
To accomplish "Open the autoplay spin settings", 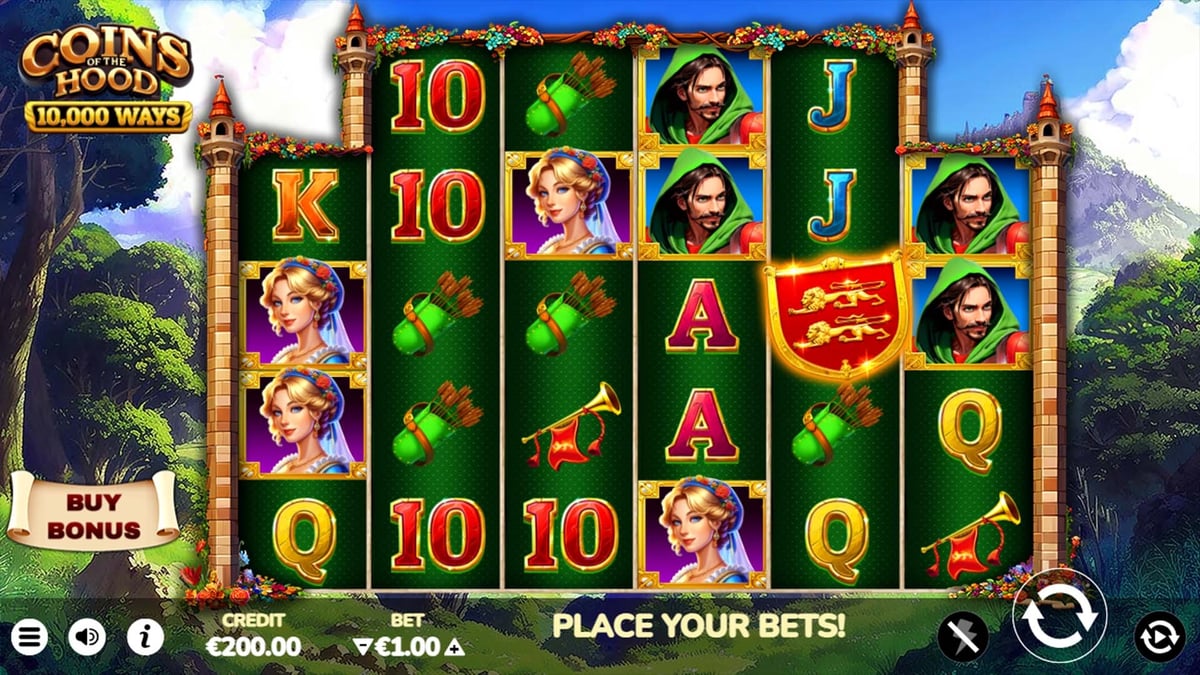I will click(1159, 637).
